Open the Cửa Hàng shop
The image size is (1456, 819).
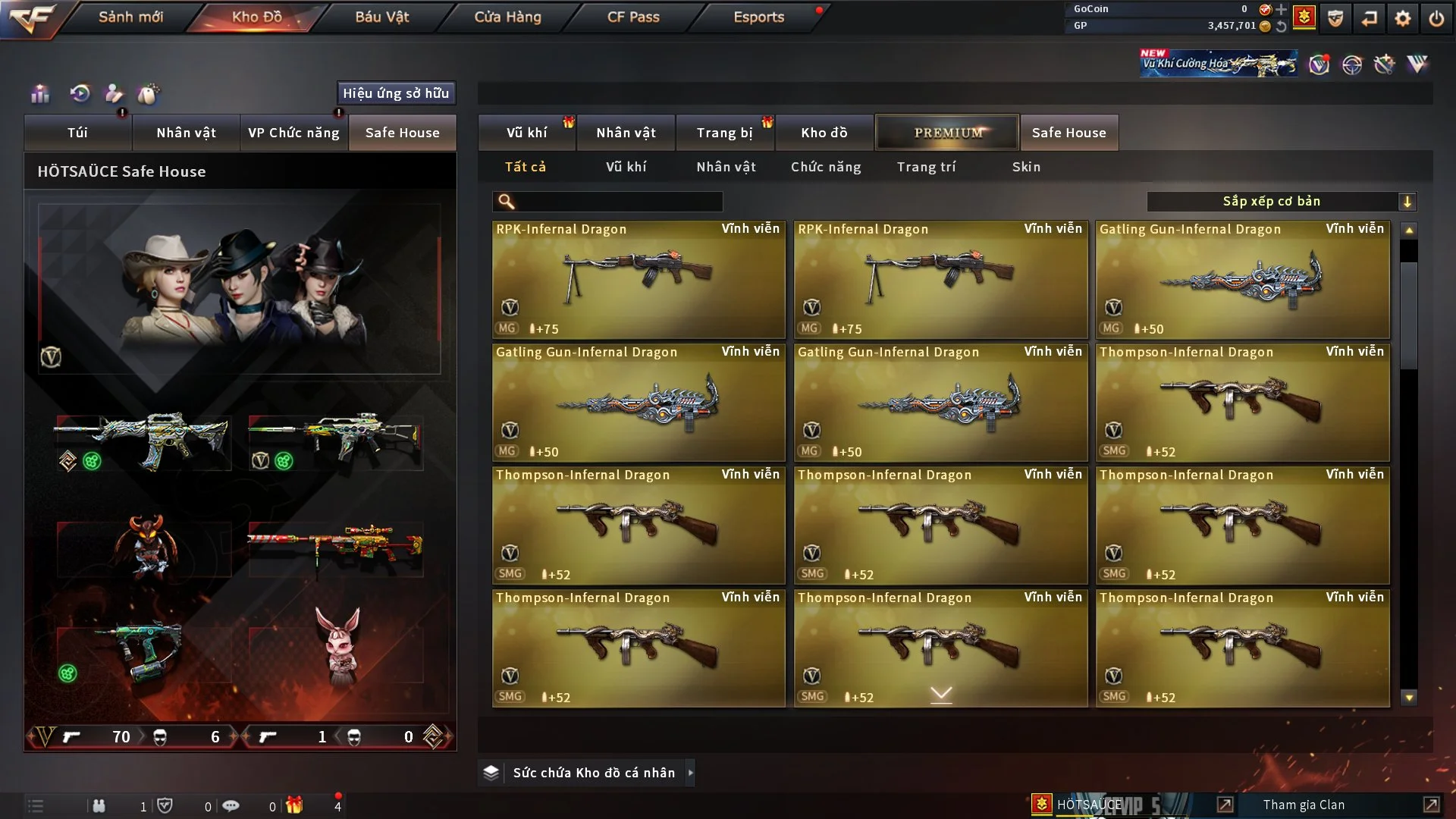point(507,17)
